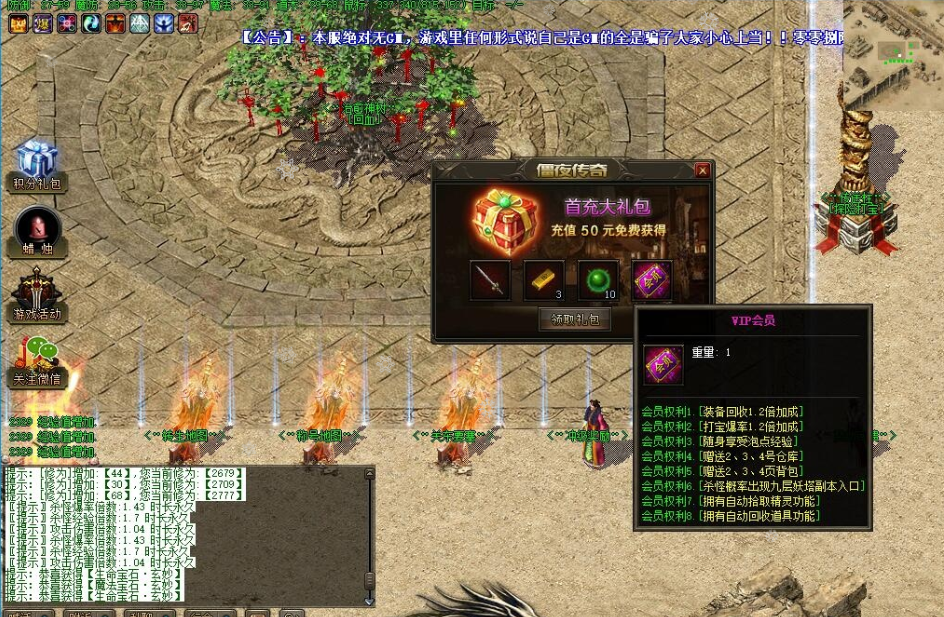Click the large red gift box image
The height and width of the screenshot is (617, 944).
[x=507, y=219]
